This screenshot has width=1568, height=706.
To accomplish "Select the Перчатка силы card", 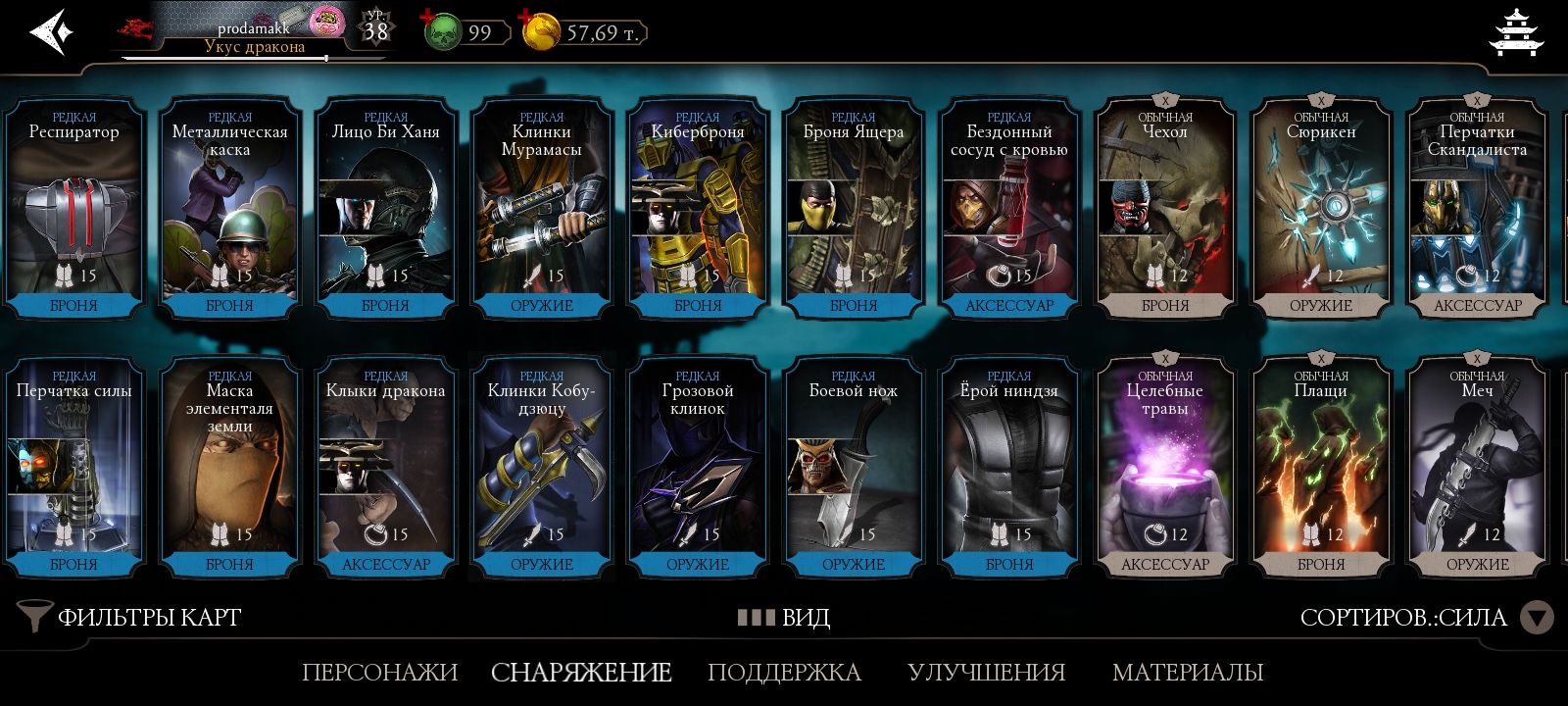I will click(74, 467).
